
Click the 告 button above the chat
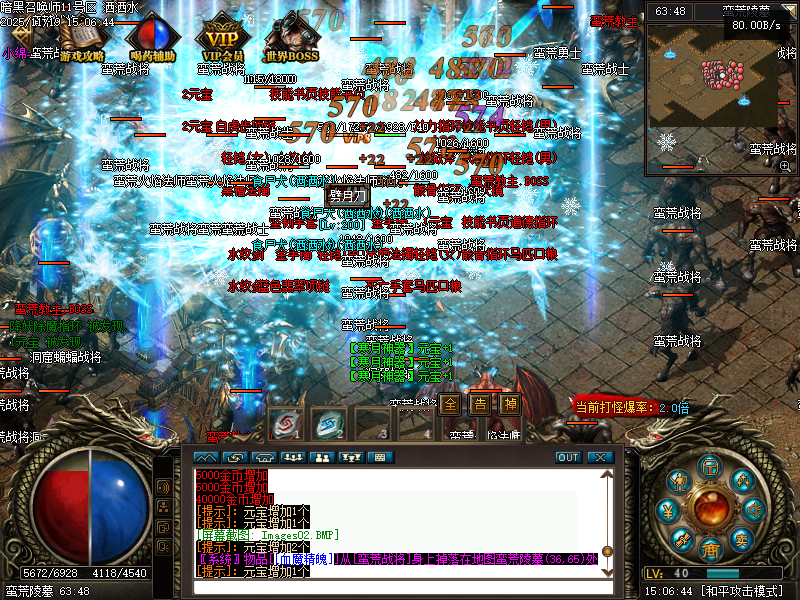coord(480,405)
